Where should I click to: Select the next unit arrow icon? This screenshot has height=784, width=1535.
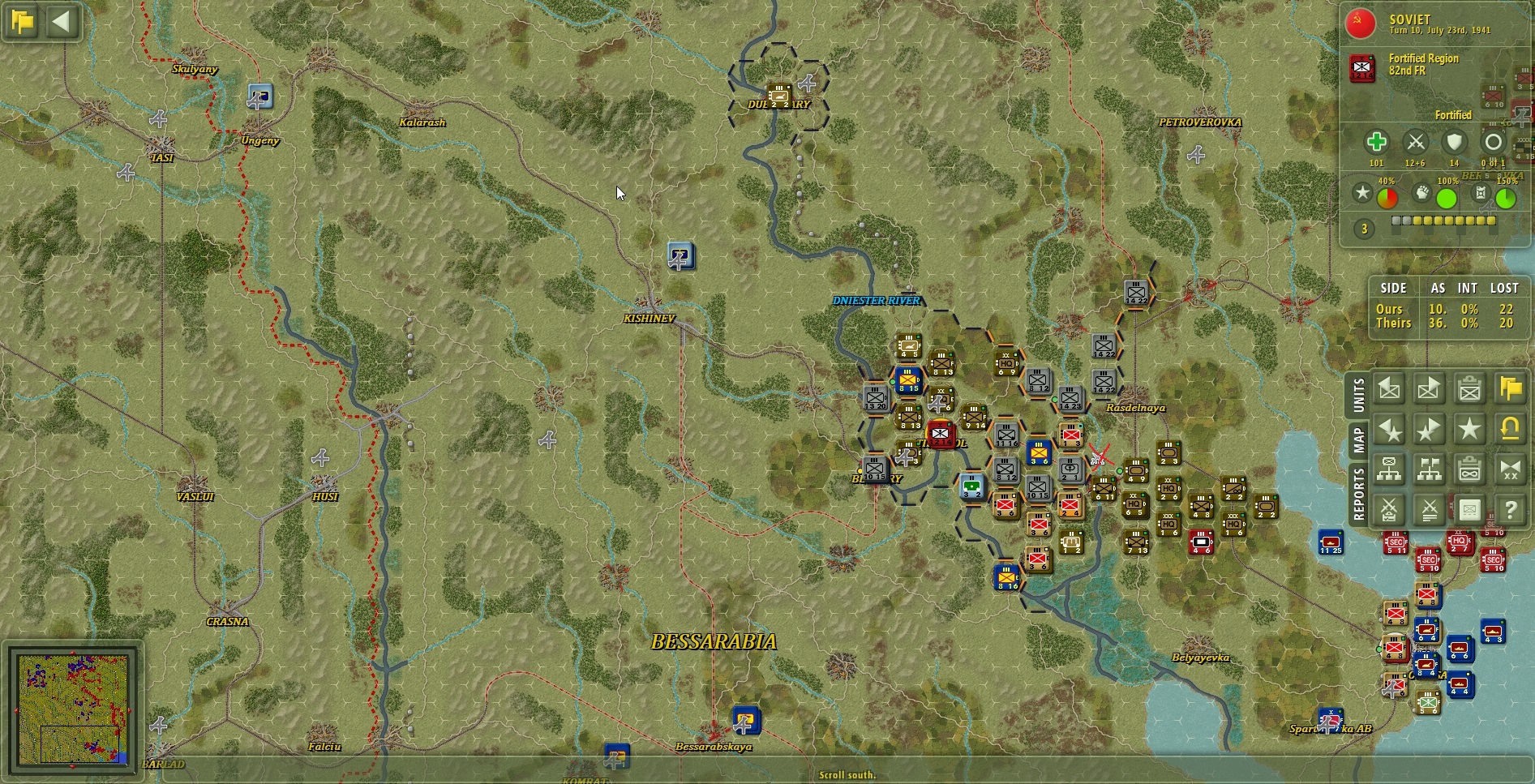[1430, 388]
